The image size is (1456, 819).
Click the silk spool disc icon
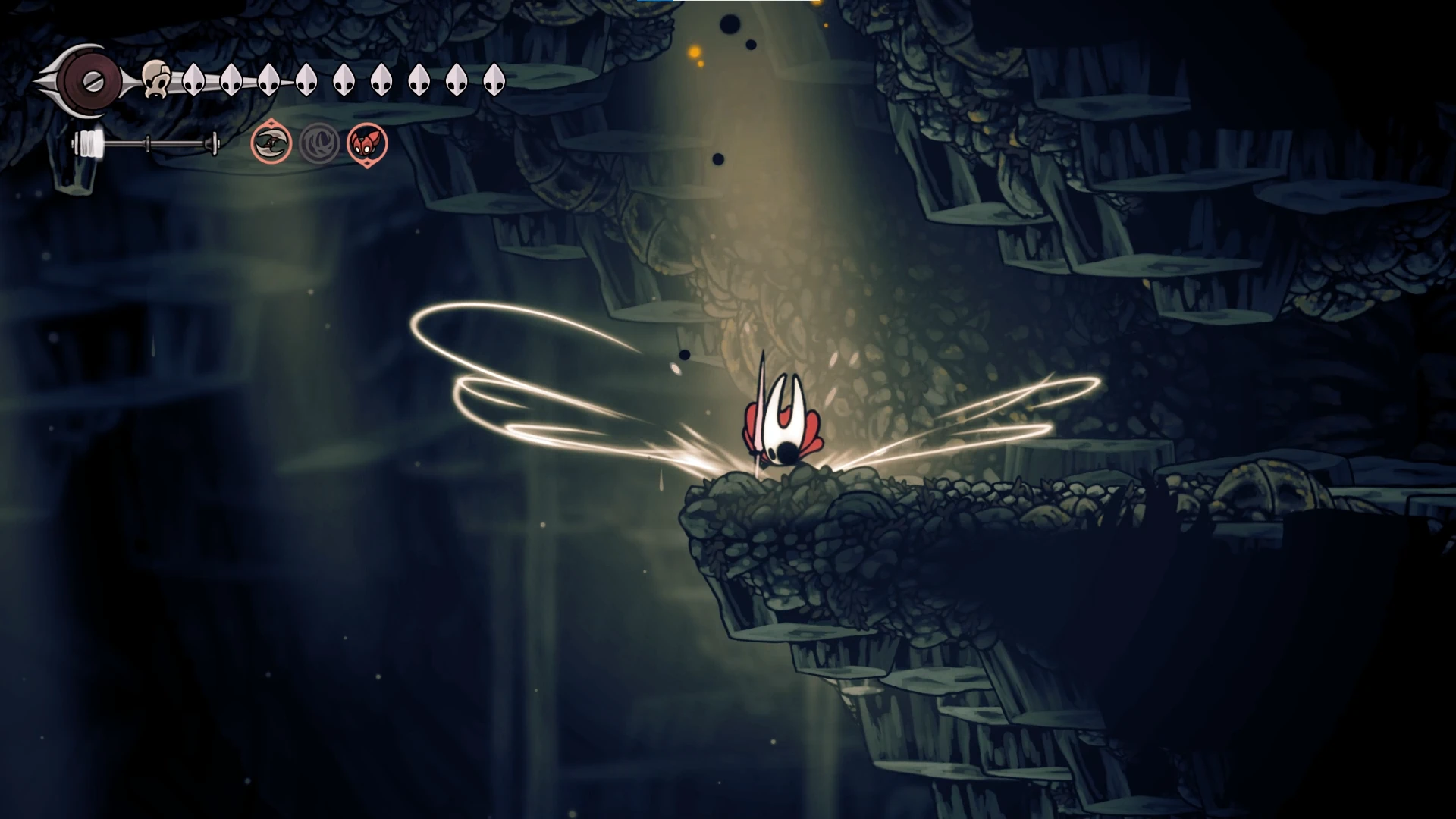click(92, 80)
